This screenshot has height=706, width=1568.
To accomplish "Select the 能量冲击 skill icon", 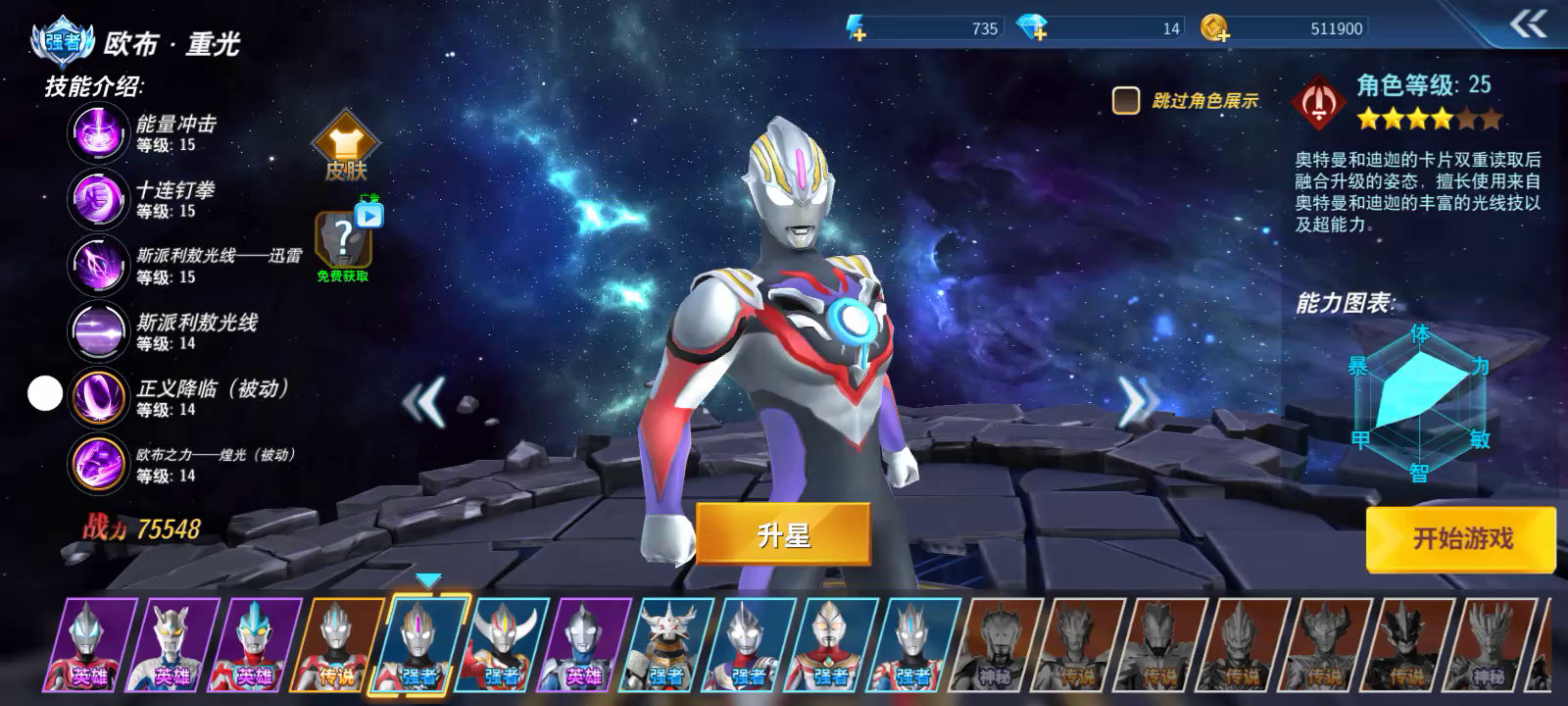I will pyautogui.click(x=97, y=132).
